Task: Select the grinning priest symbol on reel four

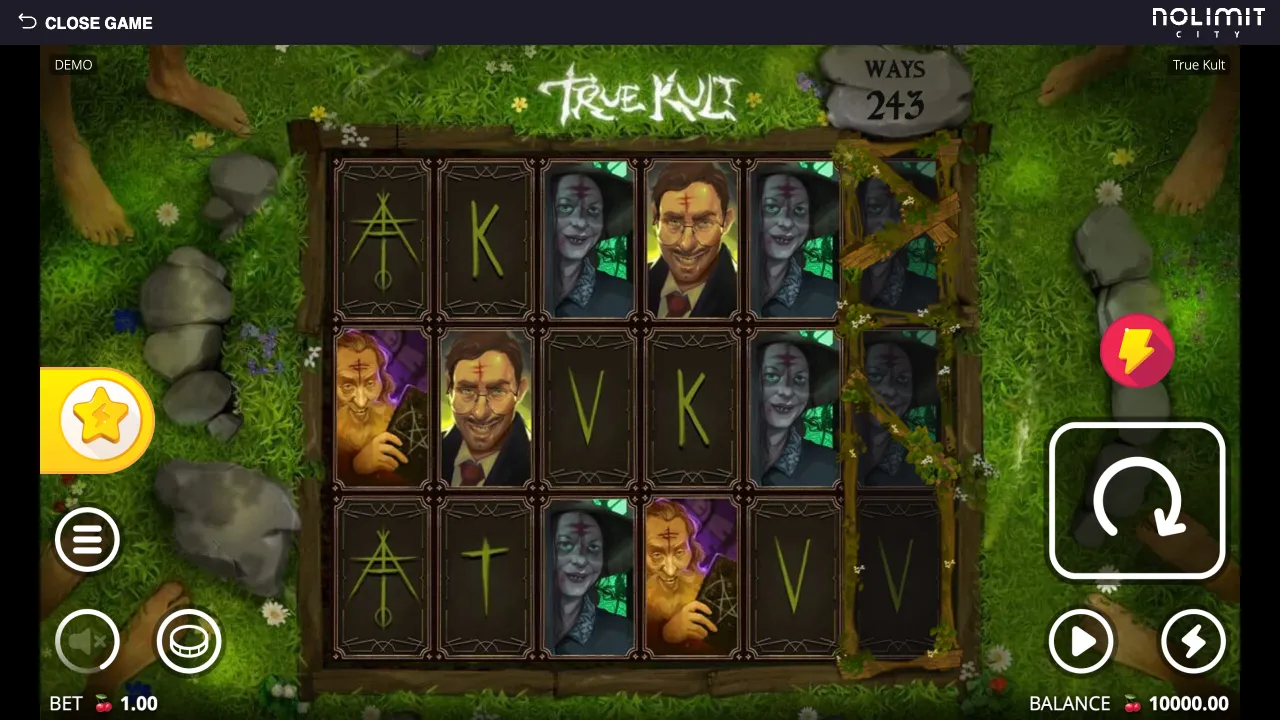Action: 691,237
